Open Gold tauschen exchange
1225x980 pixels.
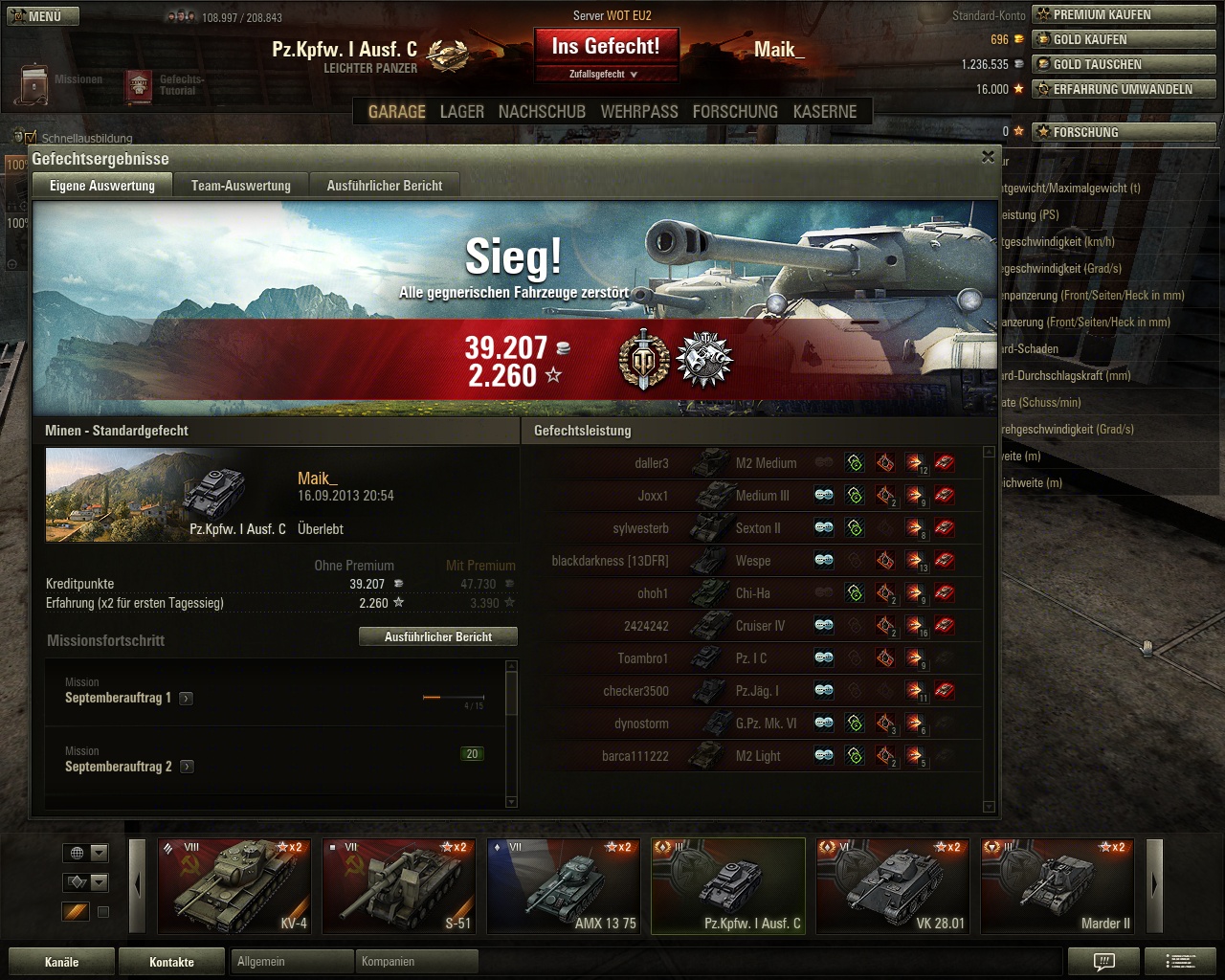coord(1124,65)
